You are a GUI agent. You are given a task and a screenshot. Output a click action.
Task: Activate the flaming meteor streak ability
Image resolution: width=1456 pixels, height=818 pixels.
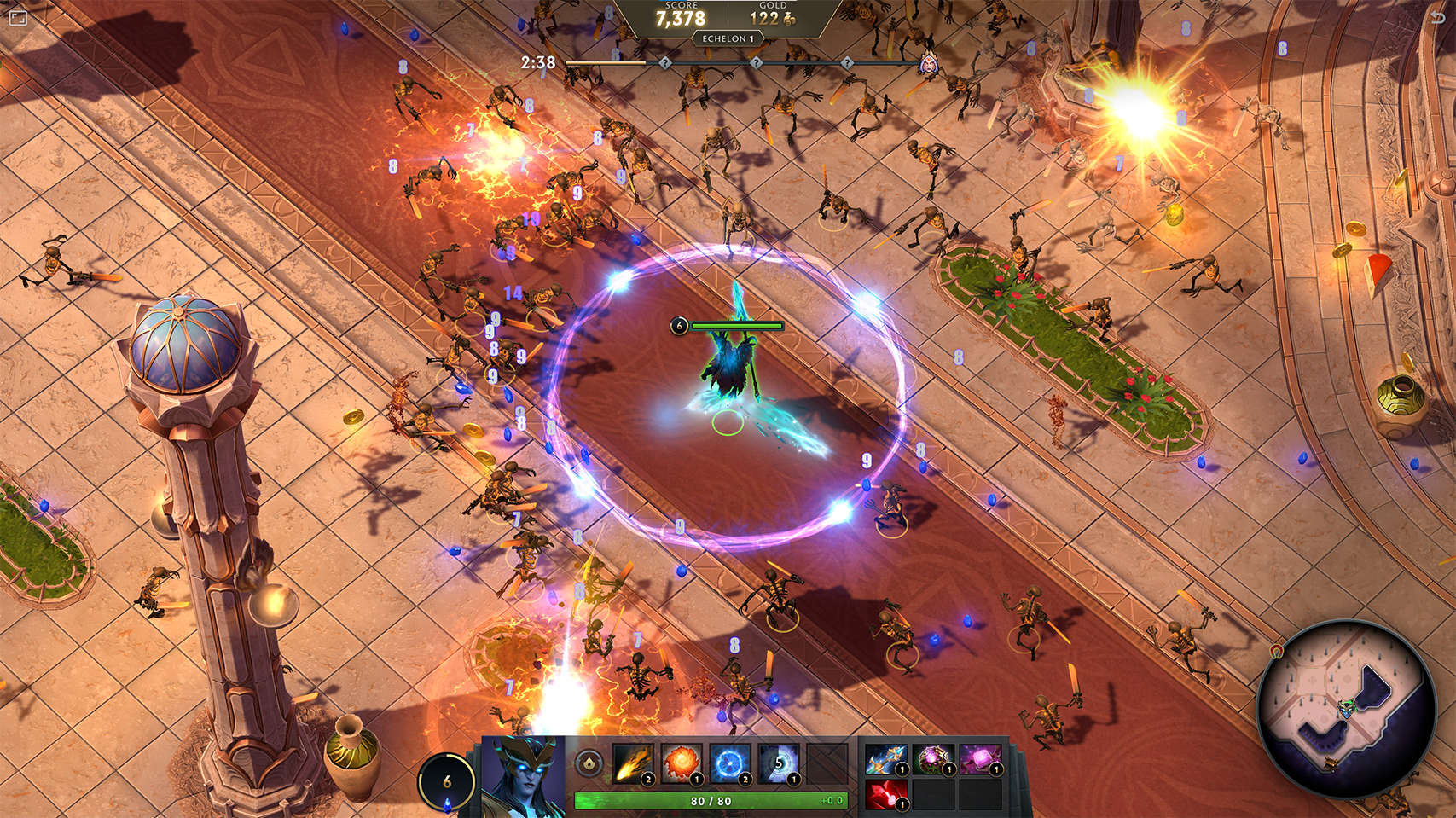[x=632, y=763]
